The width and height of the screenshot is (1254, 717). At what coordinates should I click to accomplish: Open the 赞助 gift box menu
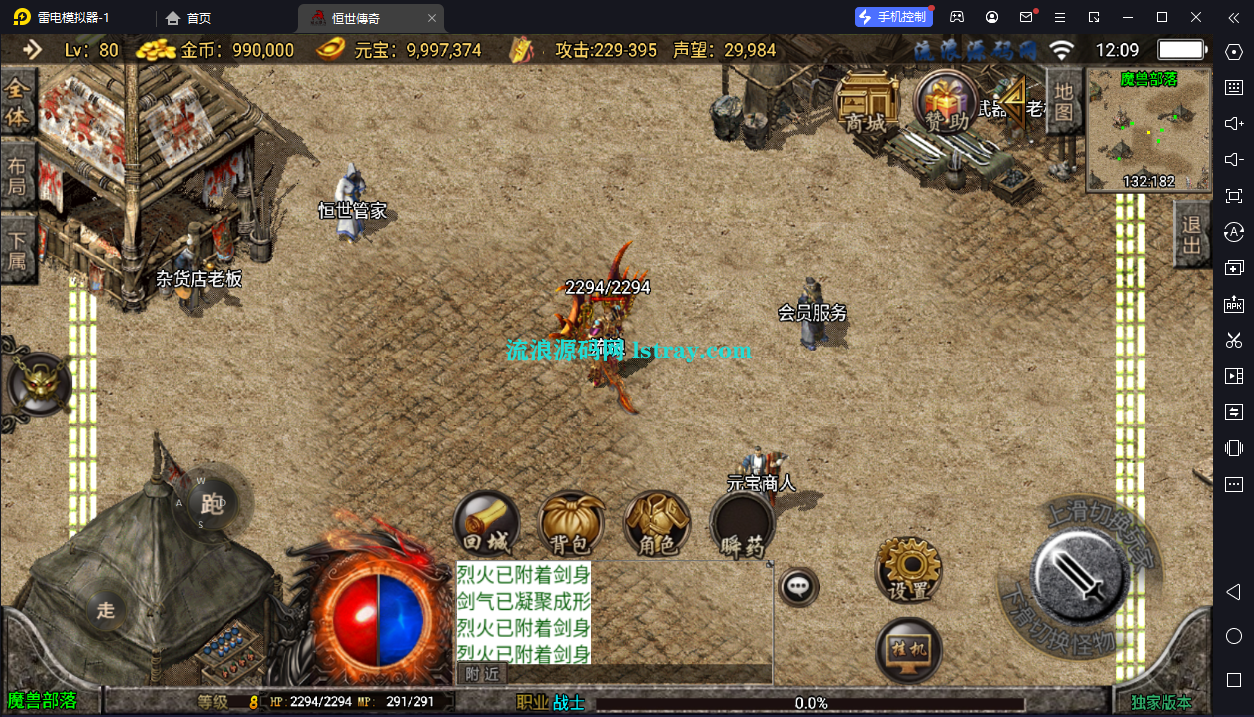[945, 103]
